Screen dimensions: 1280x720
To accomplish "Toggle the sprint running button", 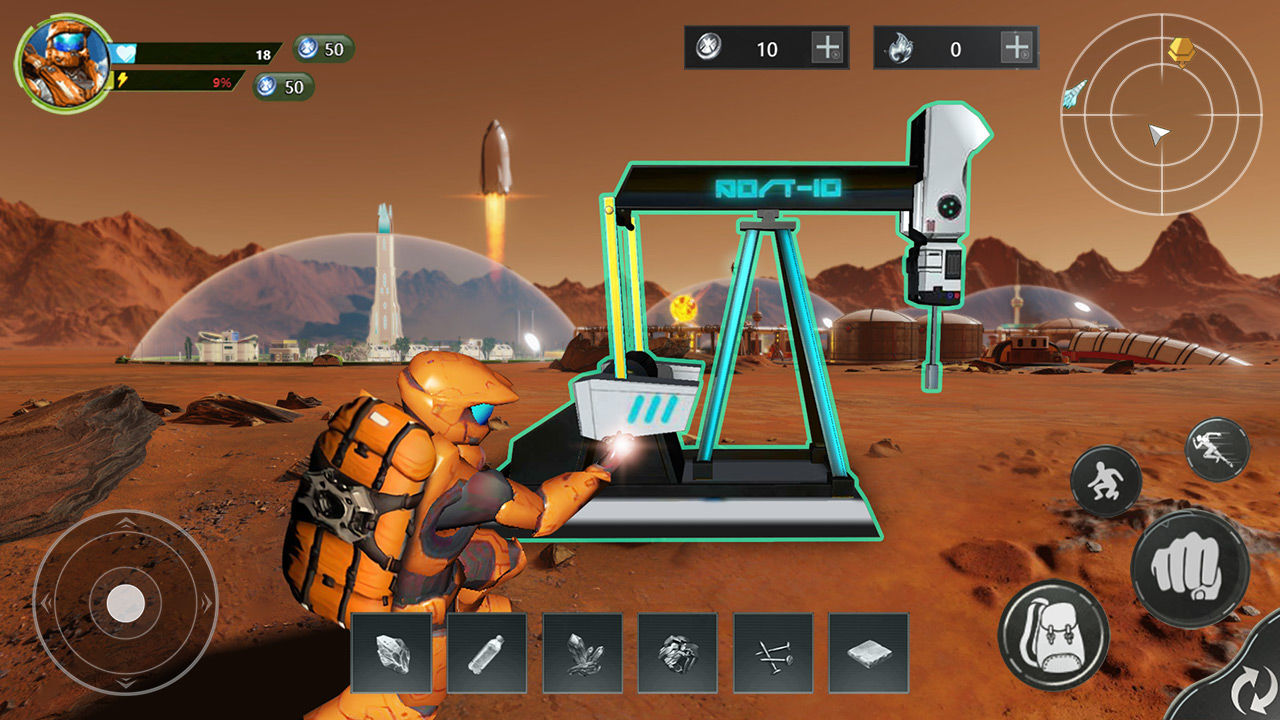I will click(x=1217, y=450).
